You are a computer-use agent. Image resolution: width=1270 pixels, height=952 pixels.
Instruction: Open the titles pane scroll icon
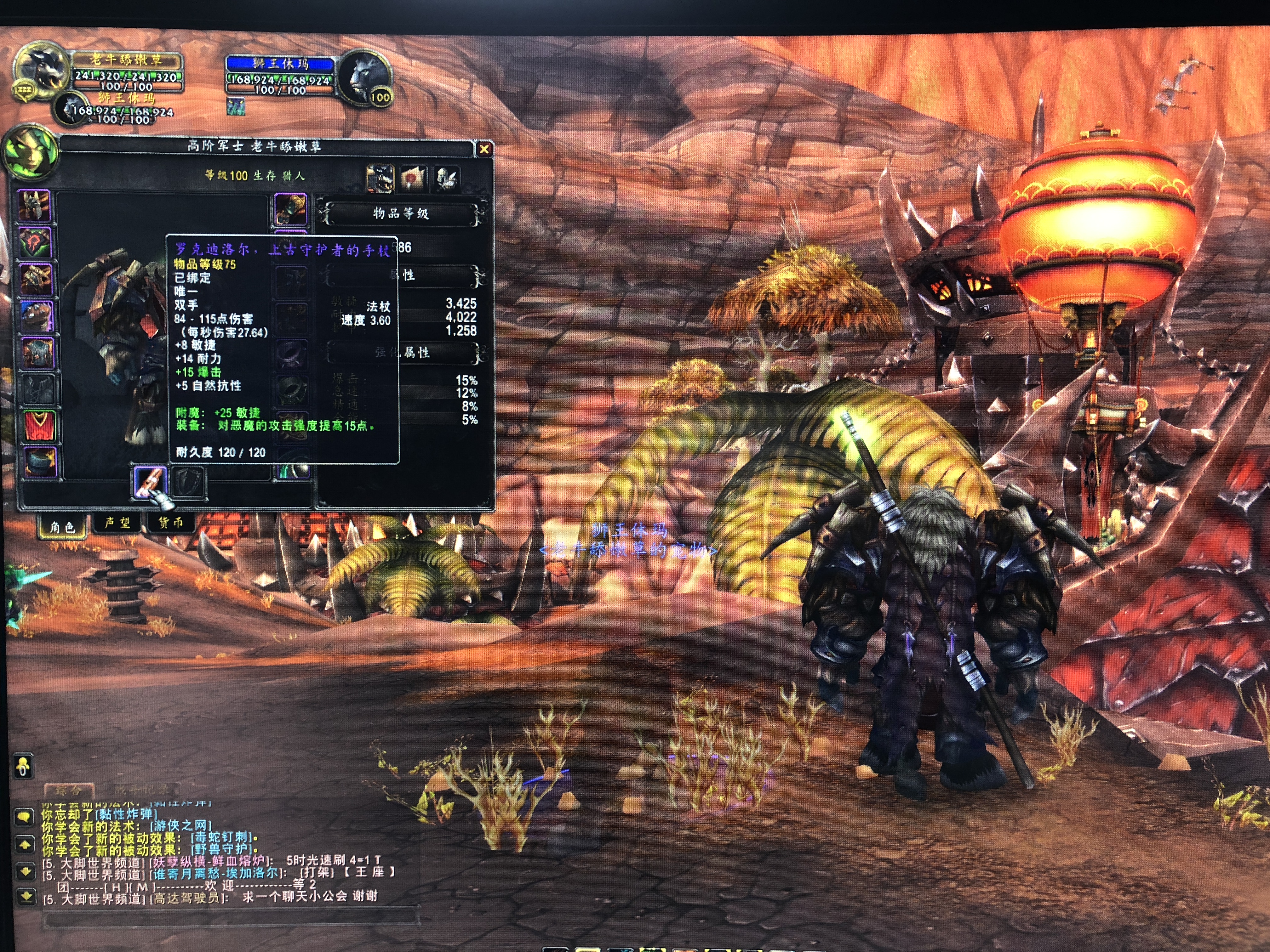[413, 178]
